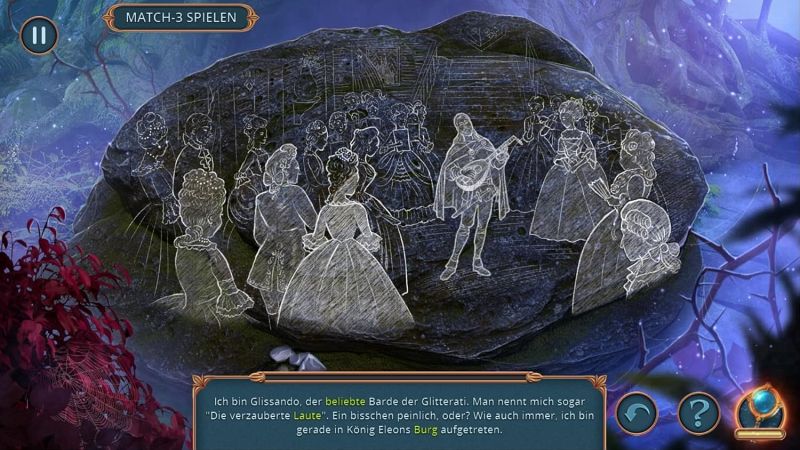Open the question mark hint button
Image resolution: width=800 pixels, height=450 pixels.
click(x=698, y=411)
